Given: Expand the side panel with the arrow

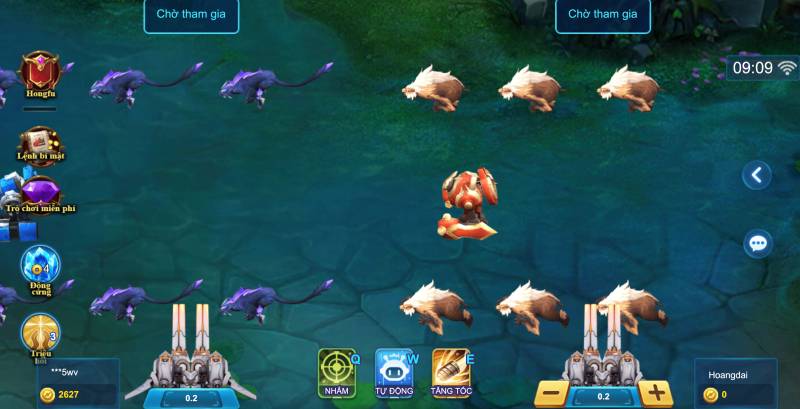Looking at the screenshot, I should (x=757, y=175).
